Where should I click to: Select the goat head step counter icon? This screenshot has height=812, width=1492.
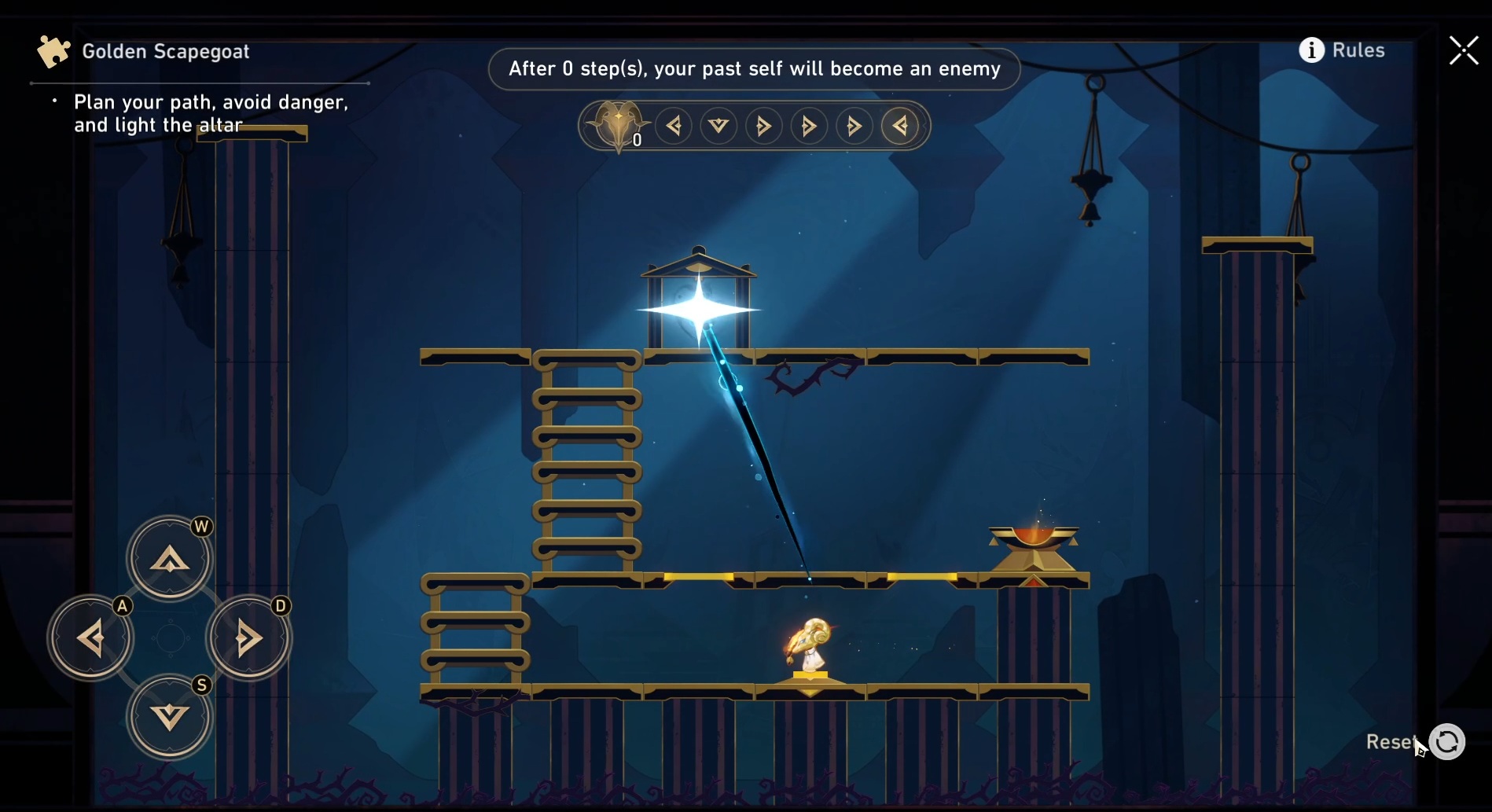point(619,125)
